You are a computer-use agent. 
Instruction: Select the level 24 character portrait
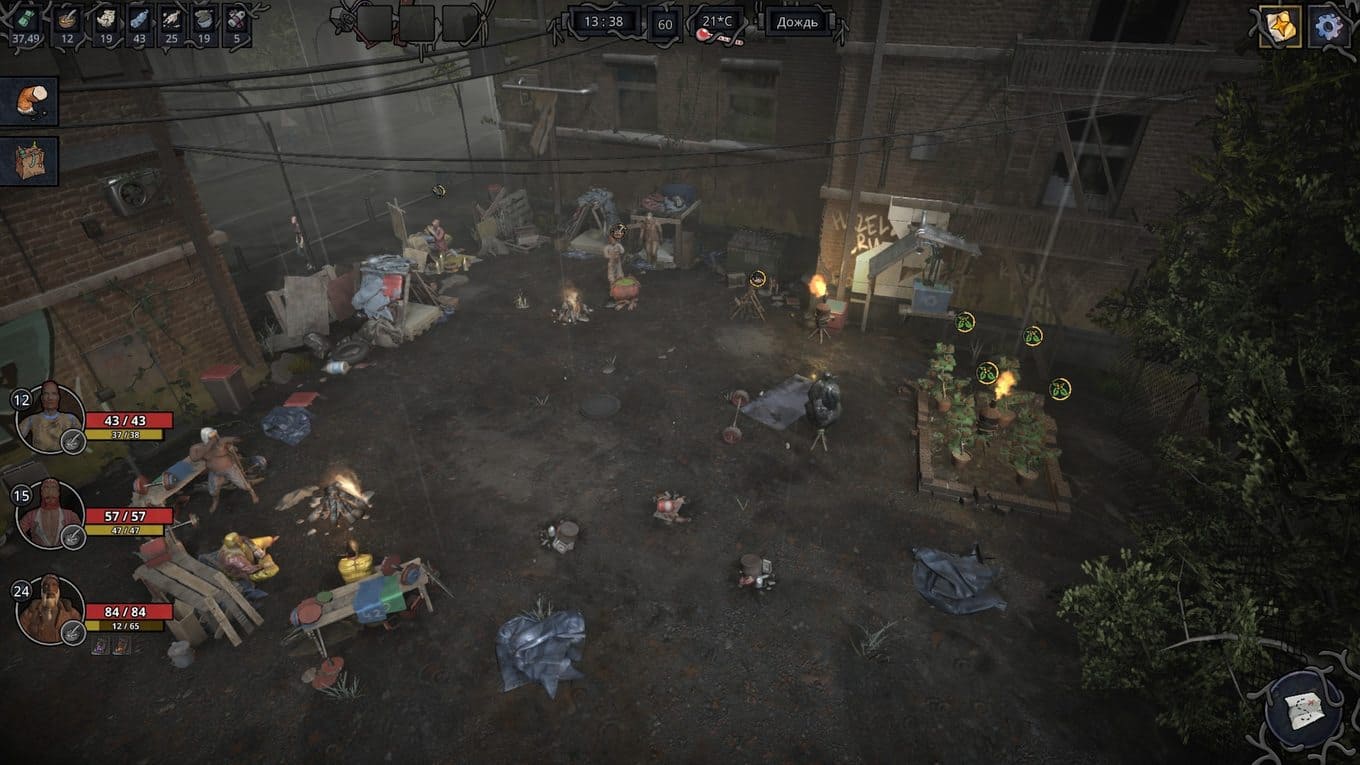(x=49, y=609)
